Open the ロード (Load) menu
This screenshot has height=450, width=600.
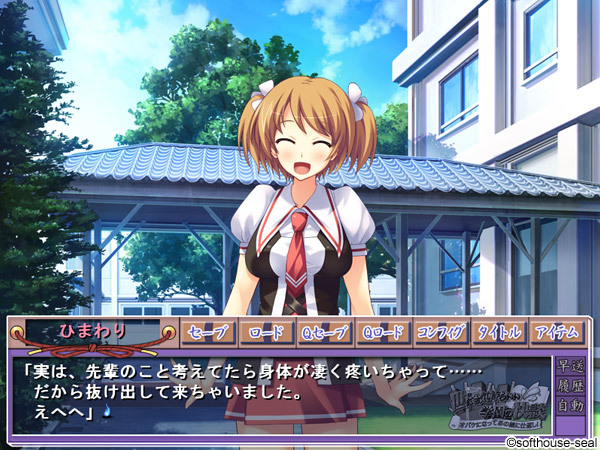[x=266, y=333]
